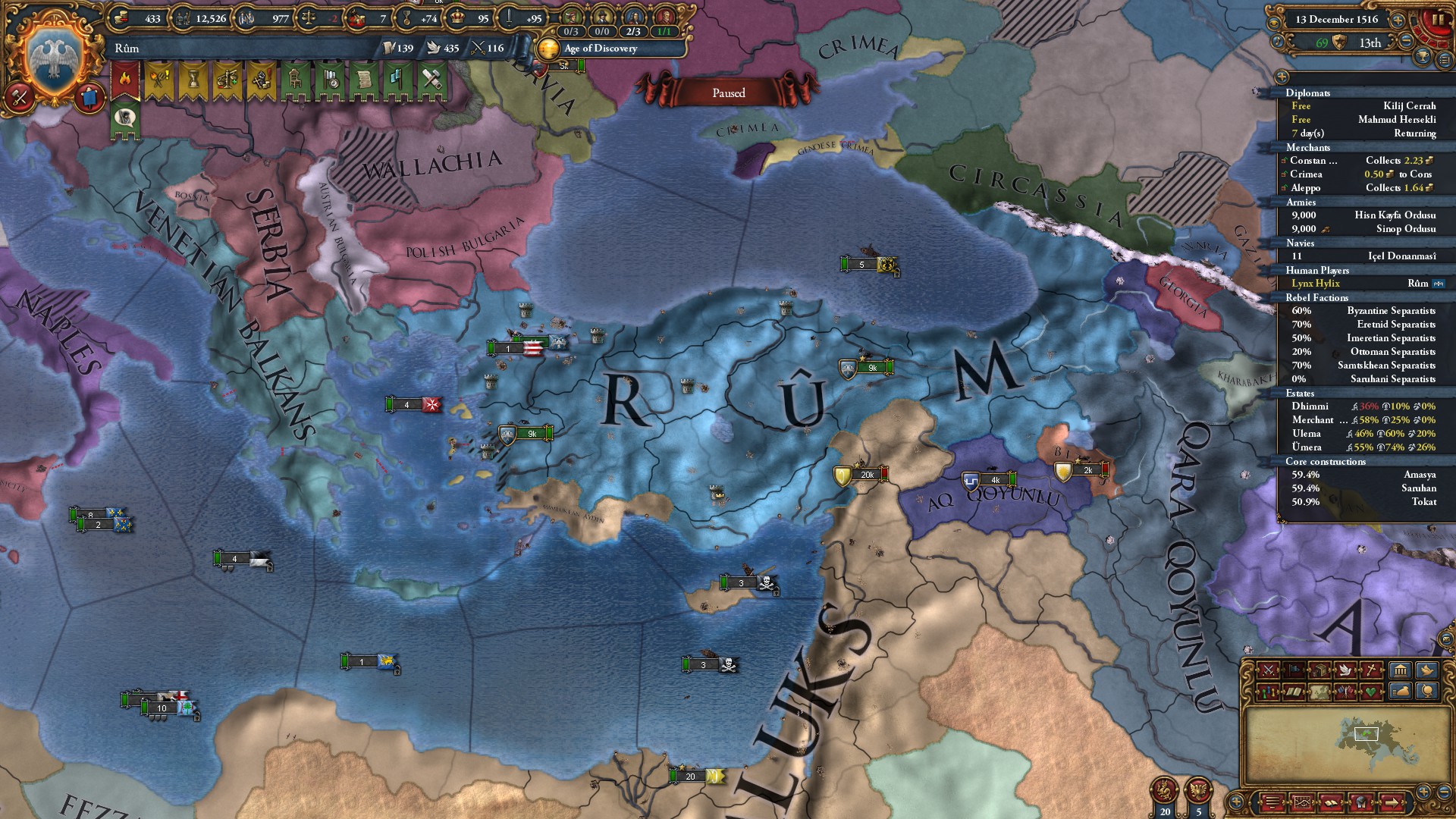Image resolution: width=1456 pixels, height=819 pixels.
Task: Open the main menu from the bottom bar
Action: (x=1273, y=802)
